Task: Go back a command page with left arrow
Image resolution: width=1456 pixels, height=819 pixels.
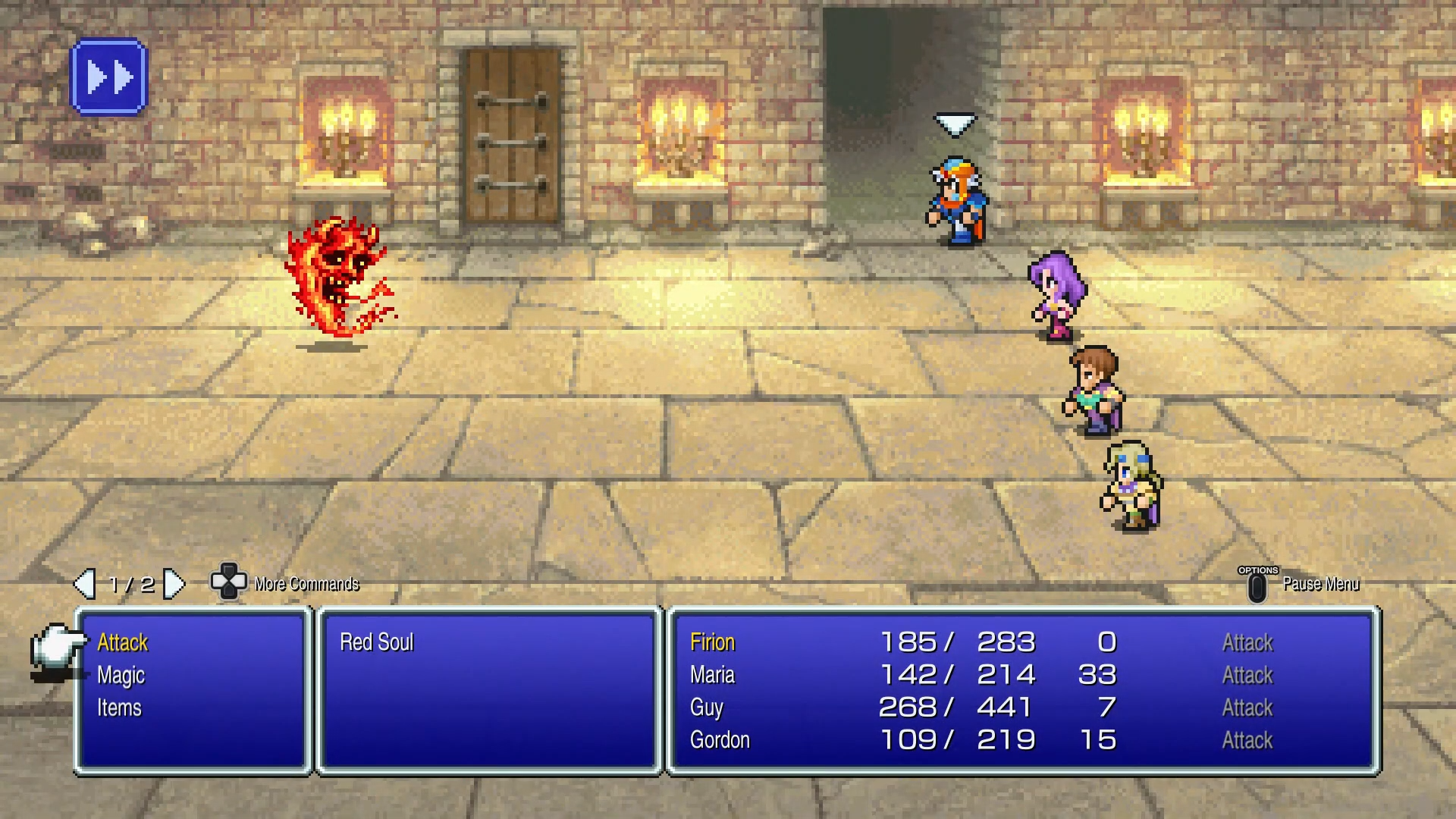Action: click(x=85, y=584)
